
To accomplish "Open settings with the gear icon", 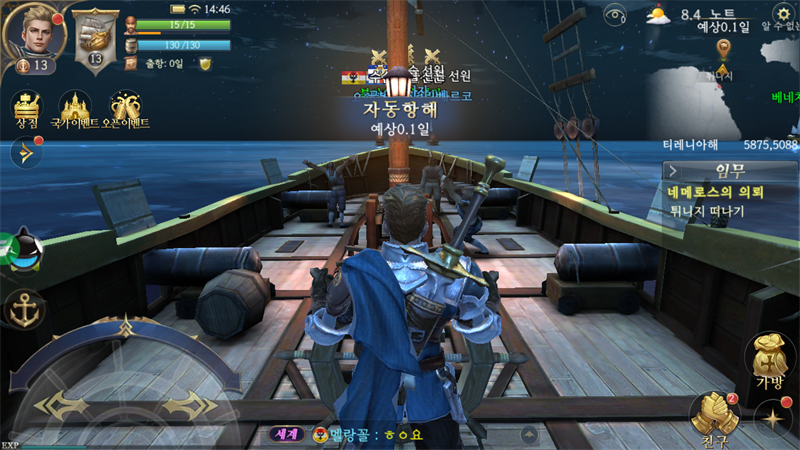I will [783, 14].
